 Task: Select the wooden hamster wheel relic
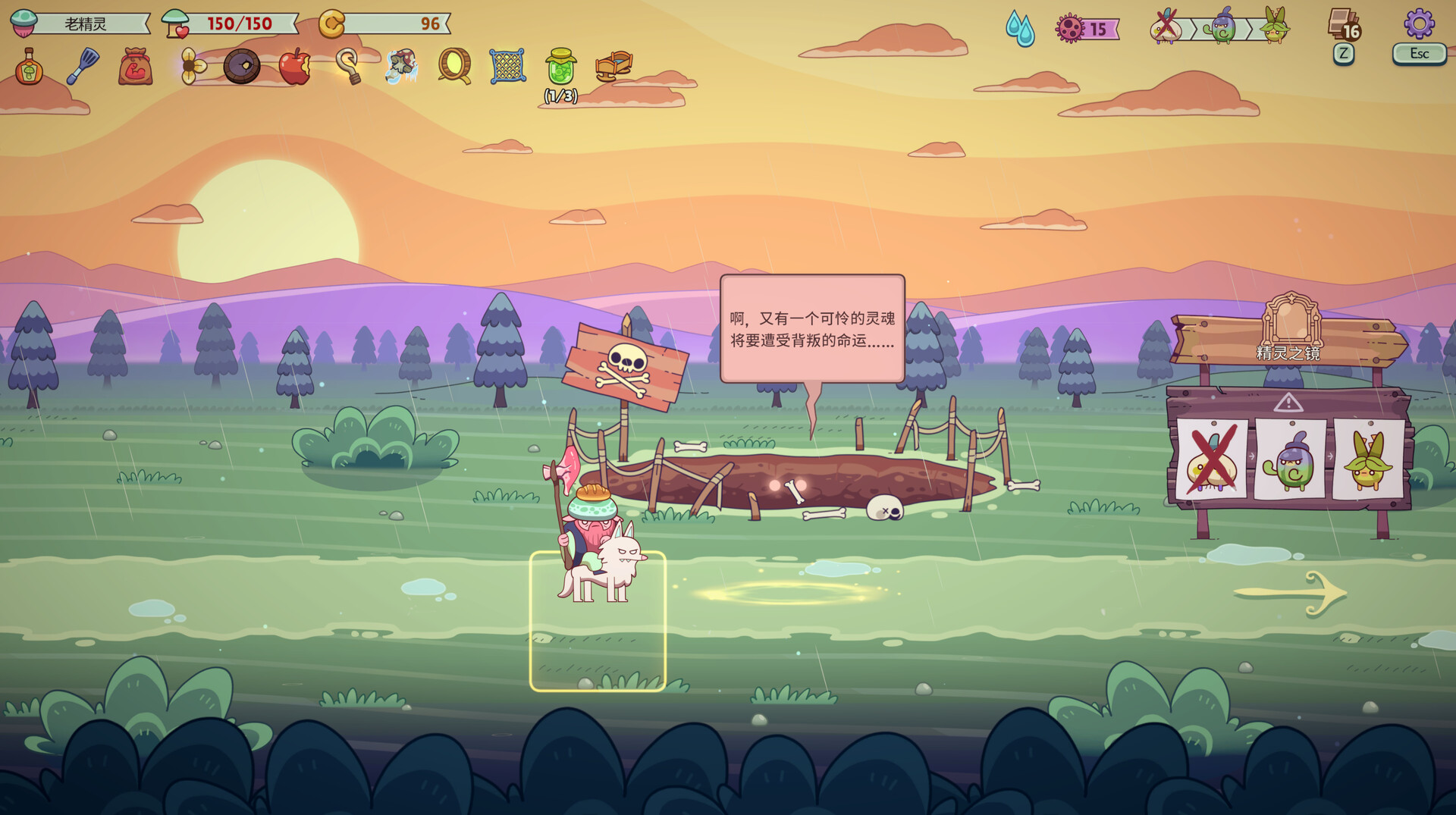click(454, 67)
